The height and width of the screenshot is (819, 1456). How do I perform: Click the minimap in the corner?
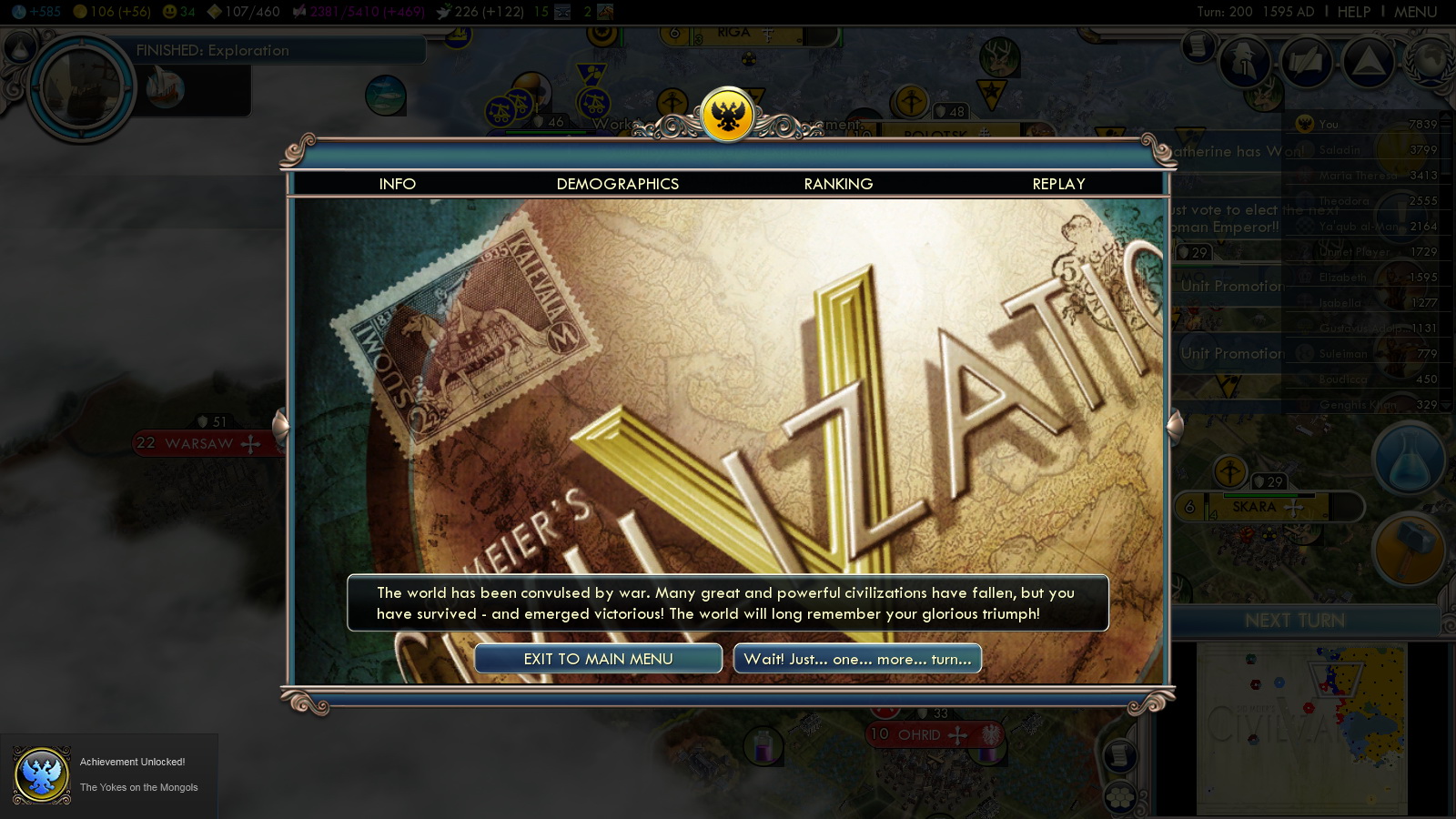tap(1301, 728)
